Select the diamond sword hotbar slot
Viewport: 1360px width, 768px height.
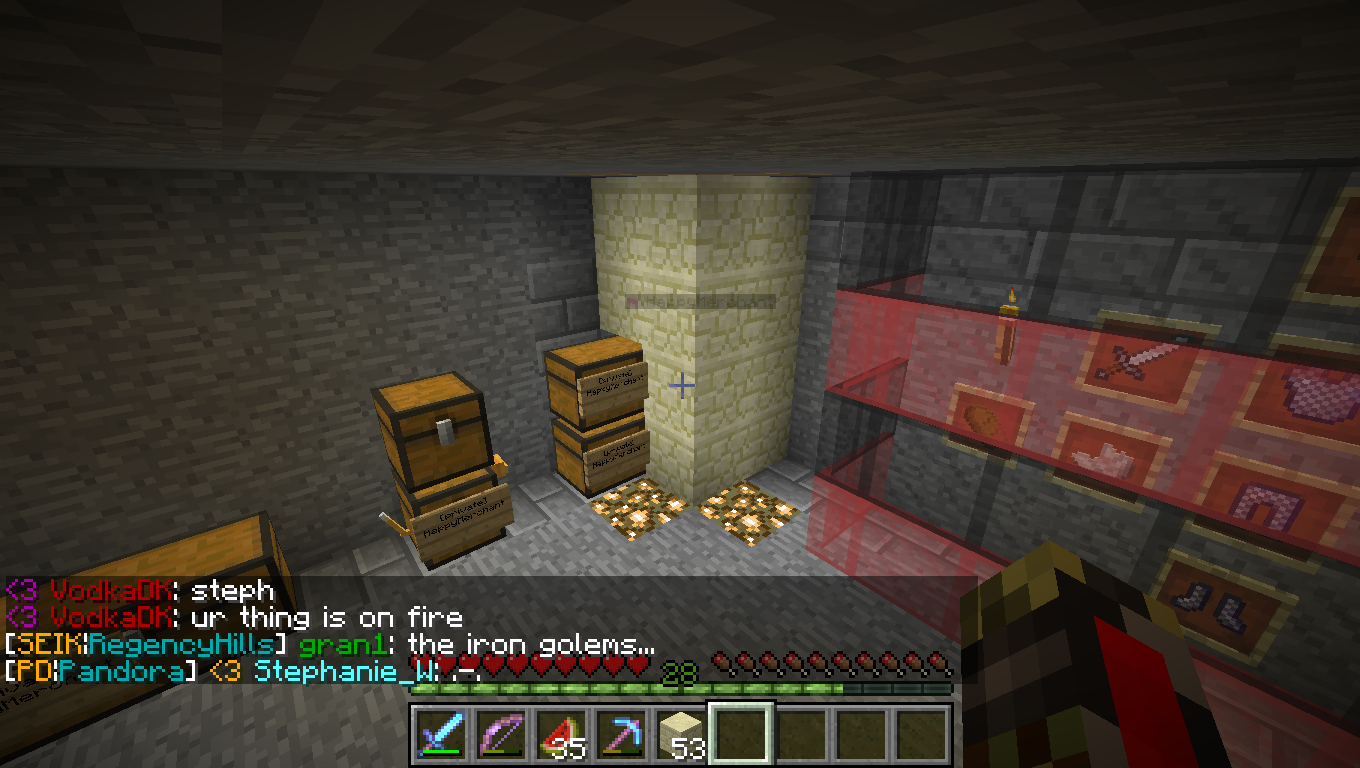coord(439,736)
